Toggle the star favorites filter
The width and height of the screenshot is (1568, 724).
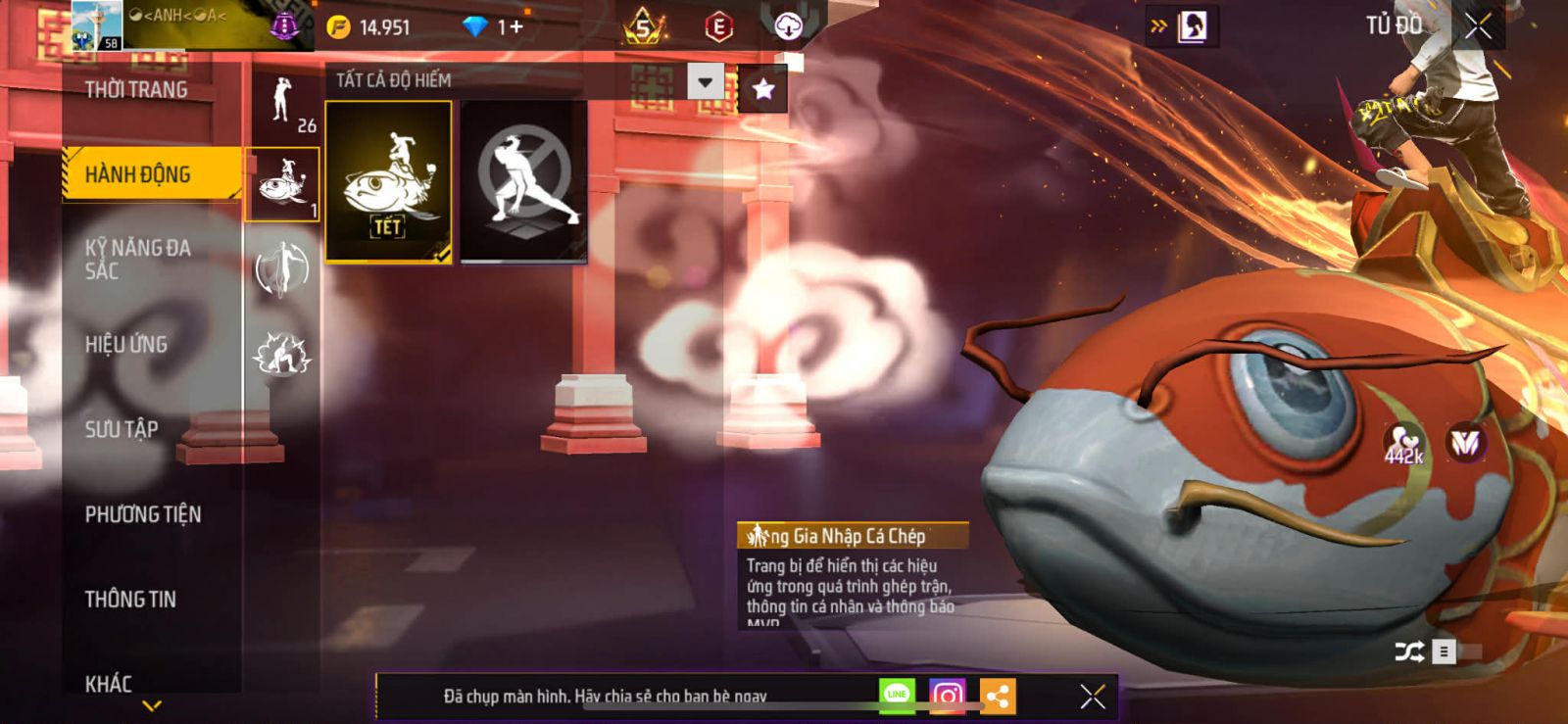[763, 90]
